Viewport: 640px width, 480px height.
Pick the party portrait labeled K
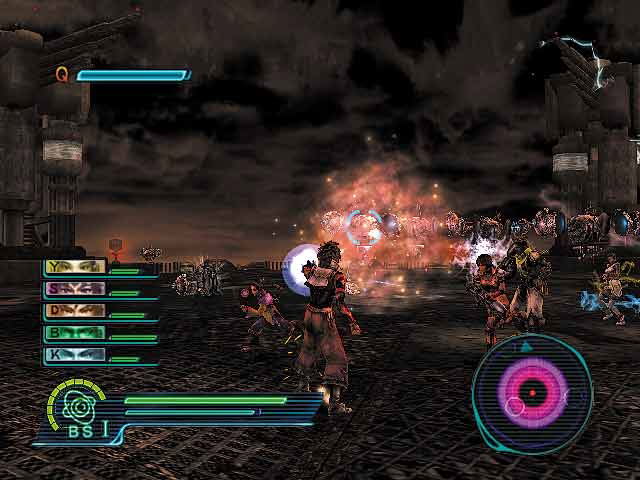(75, 355)
